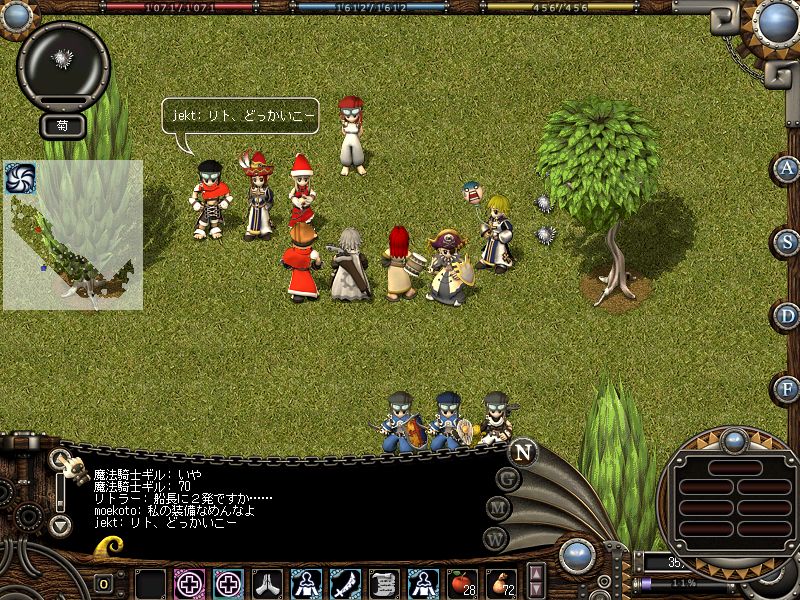This screenshot has height=600, width=800.
Task: Select the W chat channel button
Action: tap(495, 538)
